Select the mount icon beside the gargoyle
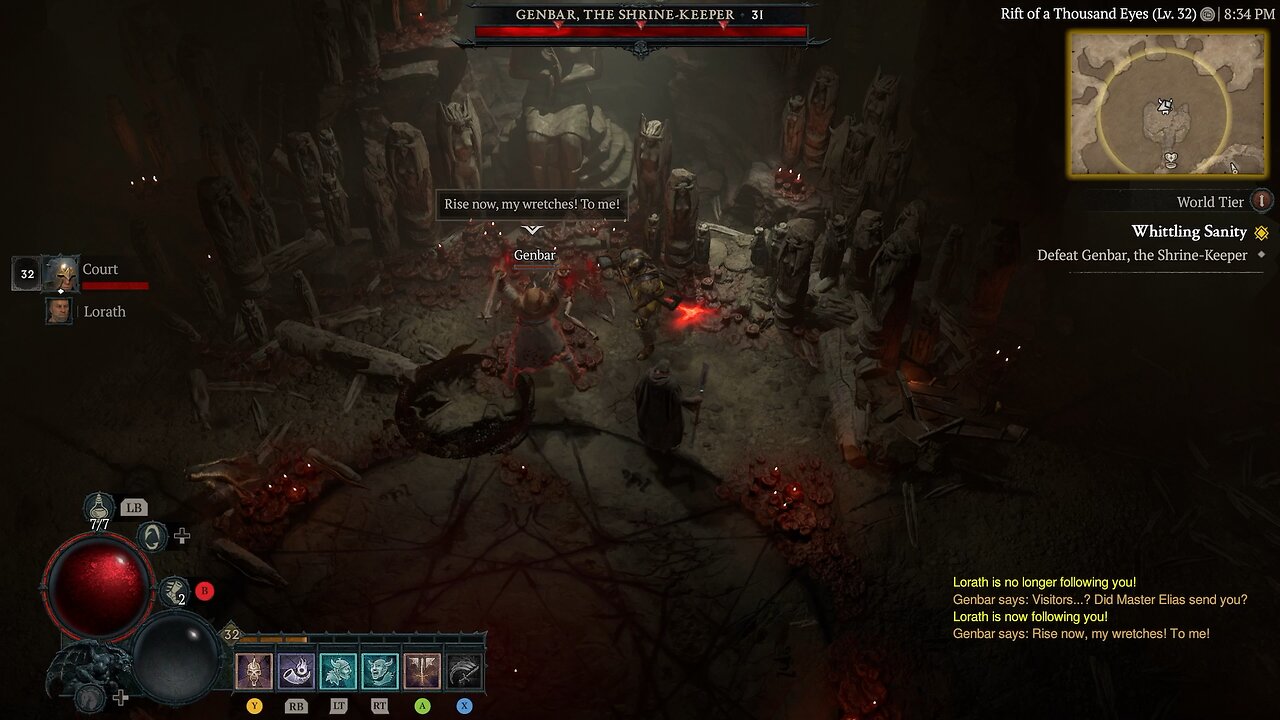 92,697
